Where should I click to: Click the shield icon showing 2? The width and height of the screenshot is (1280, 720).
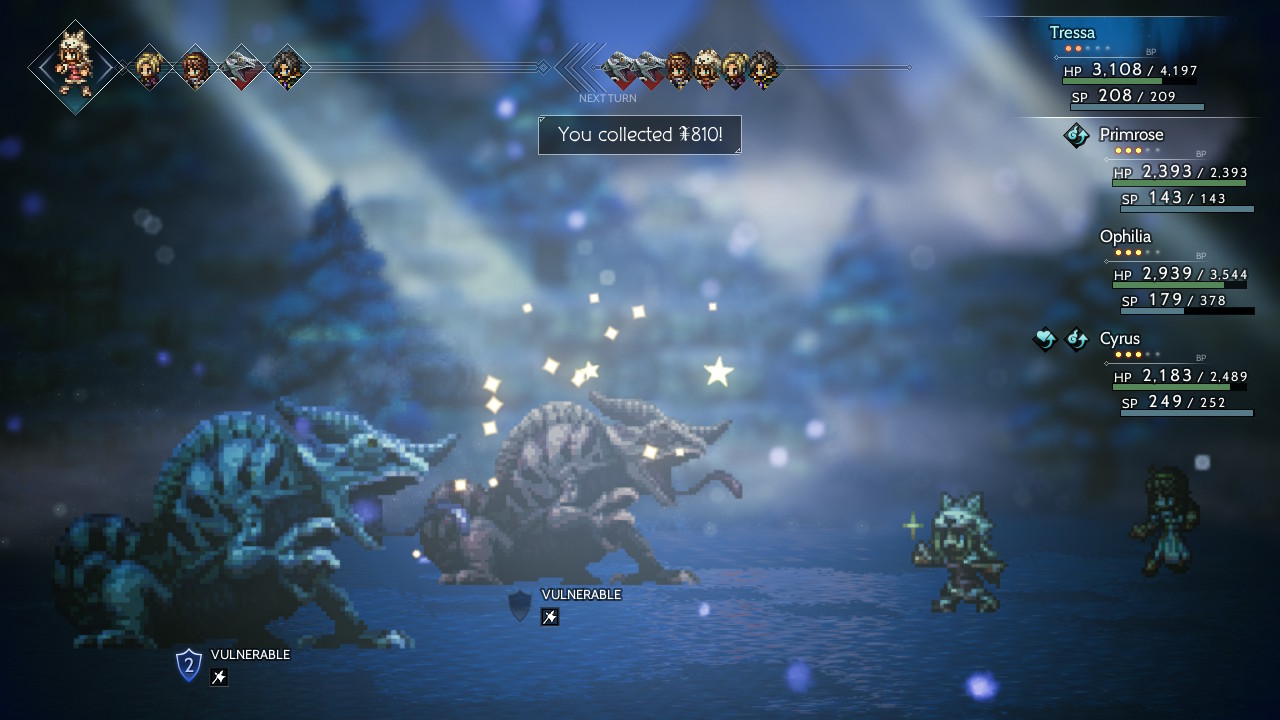(188, 664)
